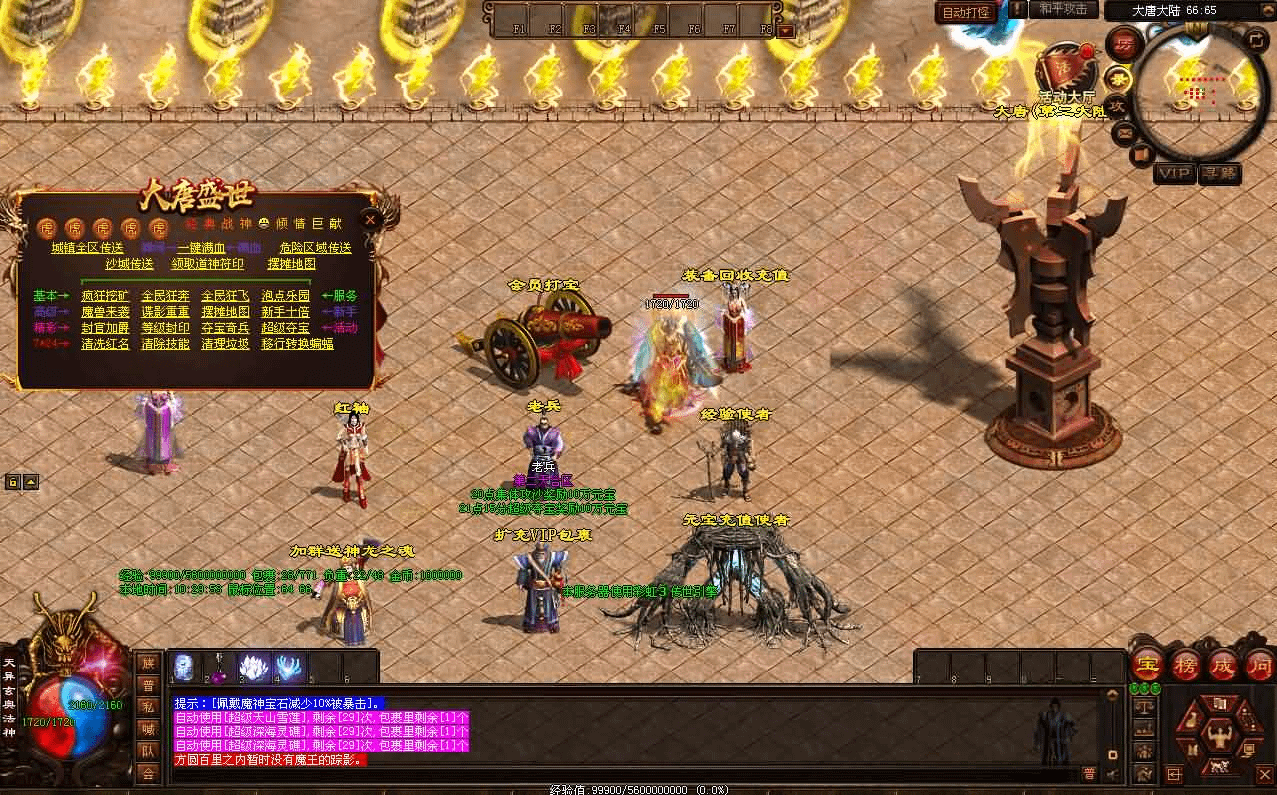The height and width of the screenshot is (795, 1277).
Task: Select the 私 private chat channel tab
Action: coord(148,706)
